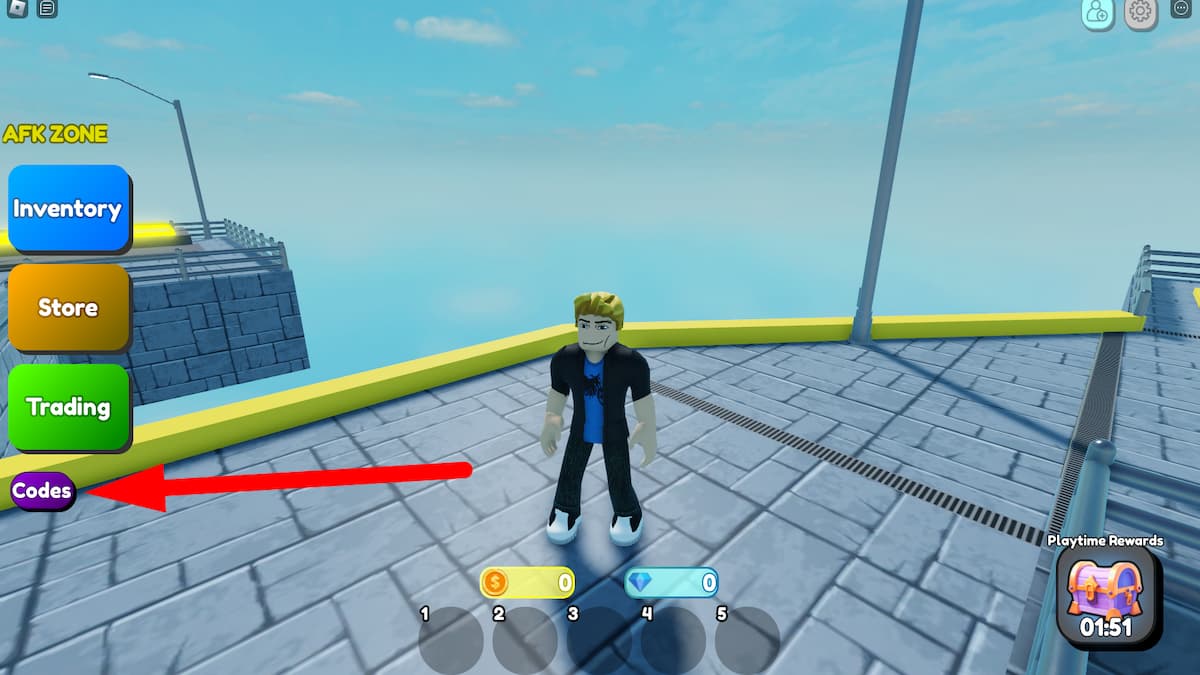Click the purple Codes button

point(42,491)
